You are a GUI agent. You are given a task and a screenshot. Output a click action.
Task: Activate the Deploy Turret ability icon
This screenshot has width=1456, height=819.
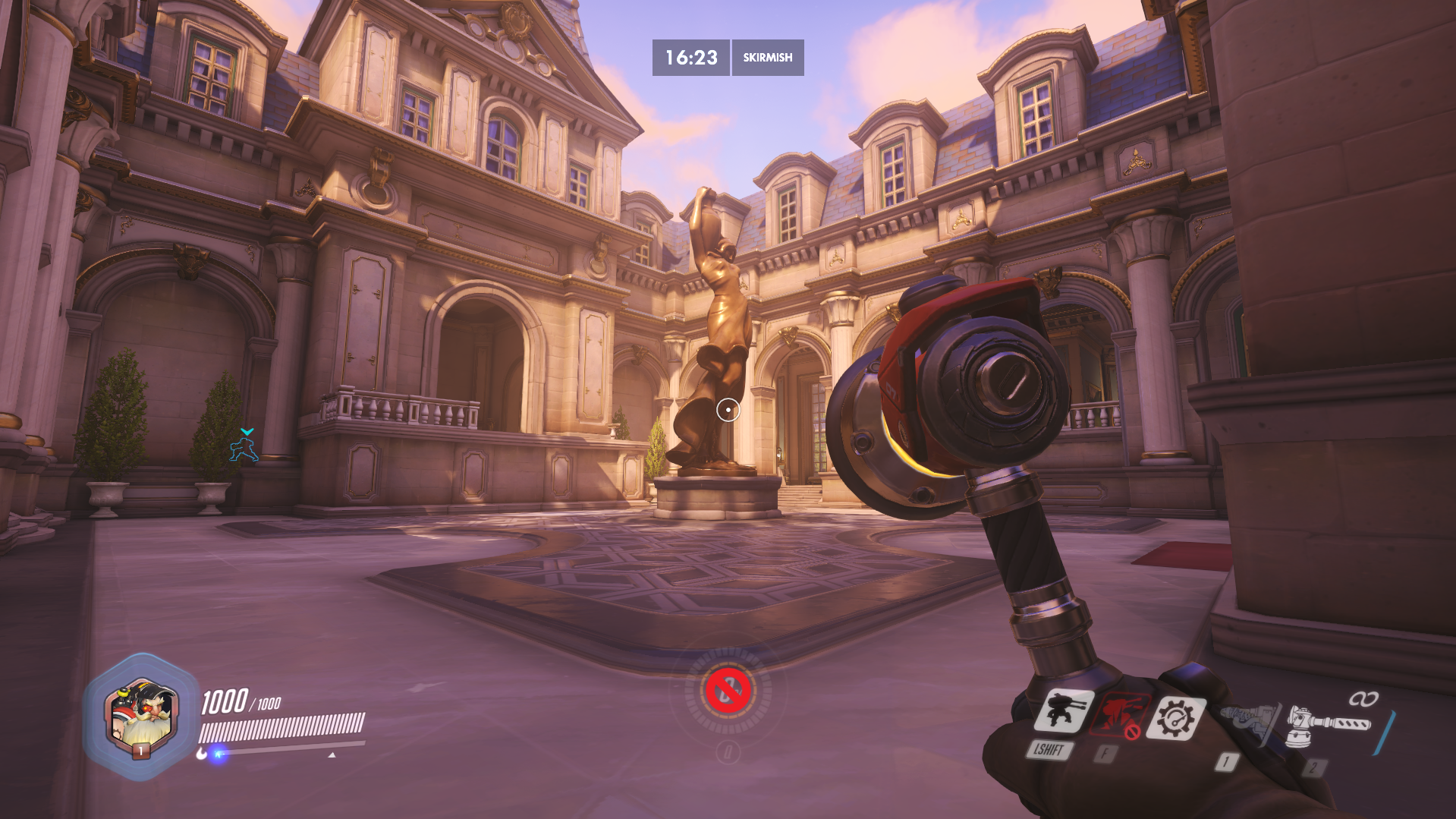(x=1064, y=713)
